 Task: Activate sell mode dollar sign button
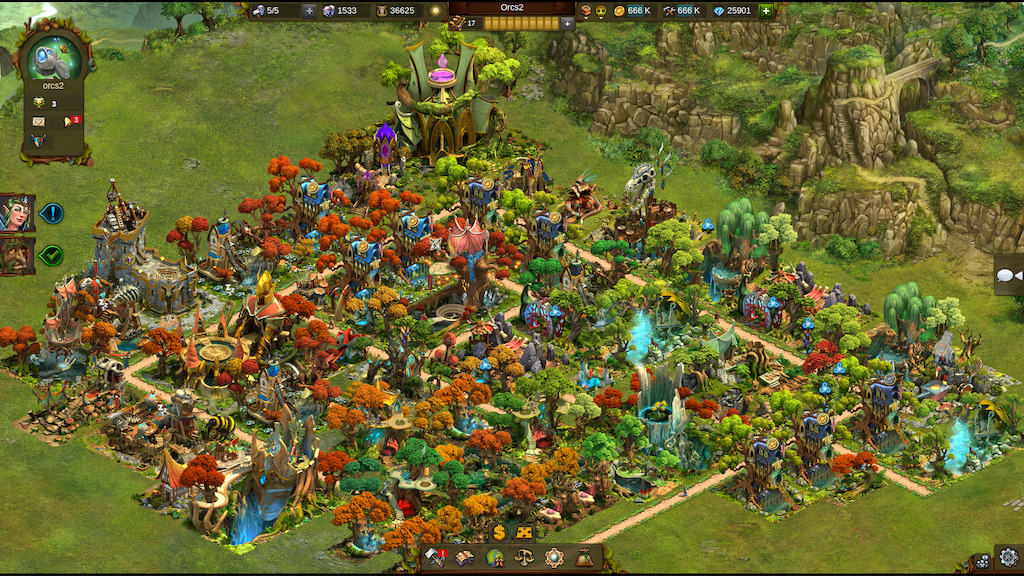pos(498,533)
